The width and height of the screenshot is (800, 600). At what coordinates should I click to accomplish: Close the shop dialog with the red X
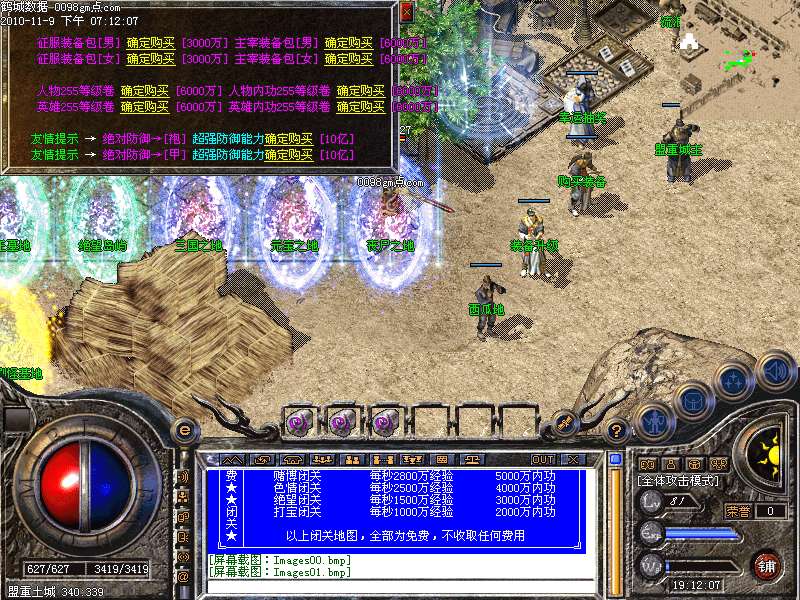(406, 12)
